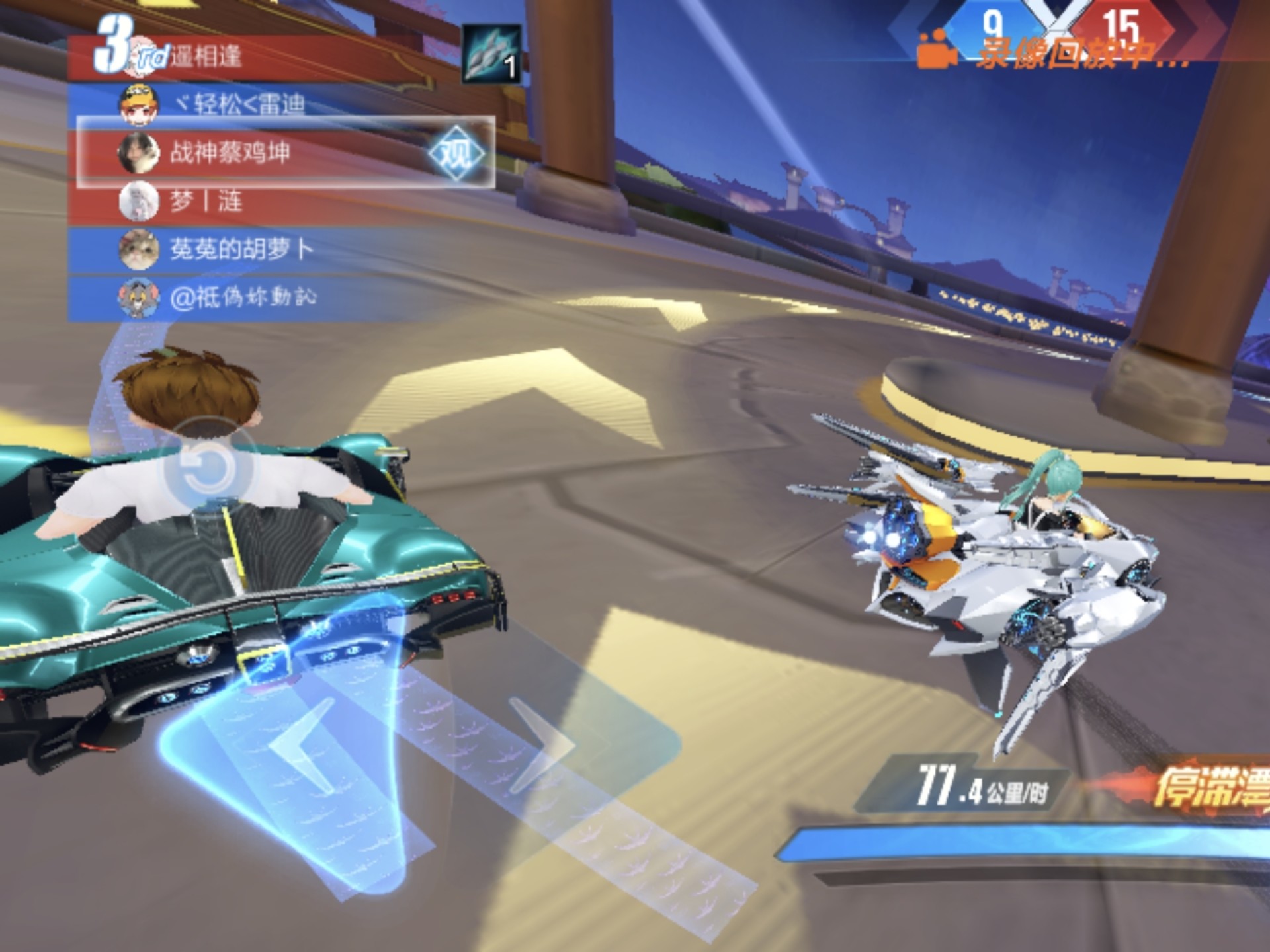Select player 遥相逢 in the ranking list
This screenshot has height=952, width=1270.
pyautogui.click(x=206, y=57)
